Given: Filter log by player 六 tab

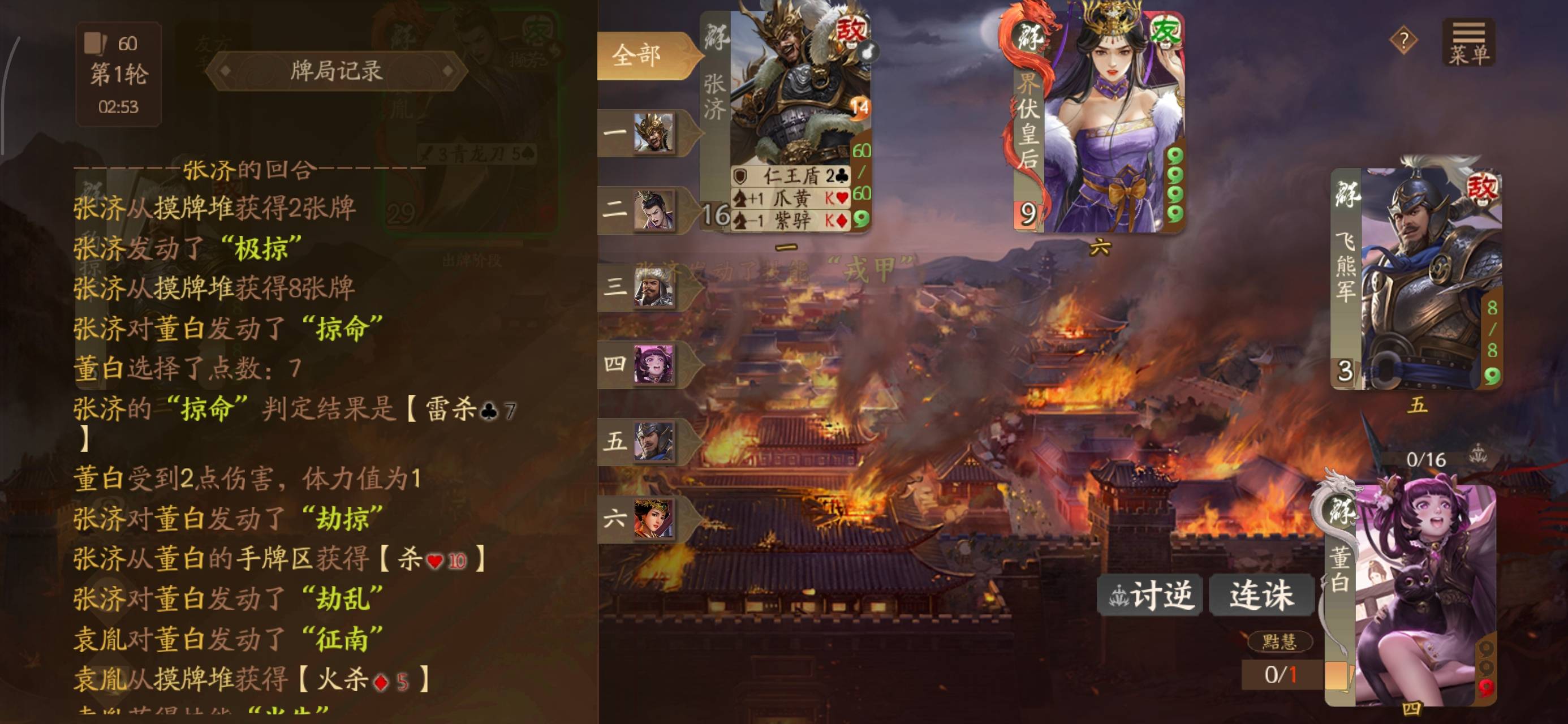Looking at the screenshot, I should (645, 518).
